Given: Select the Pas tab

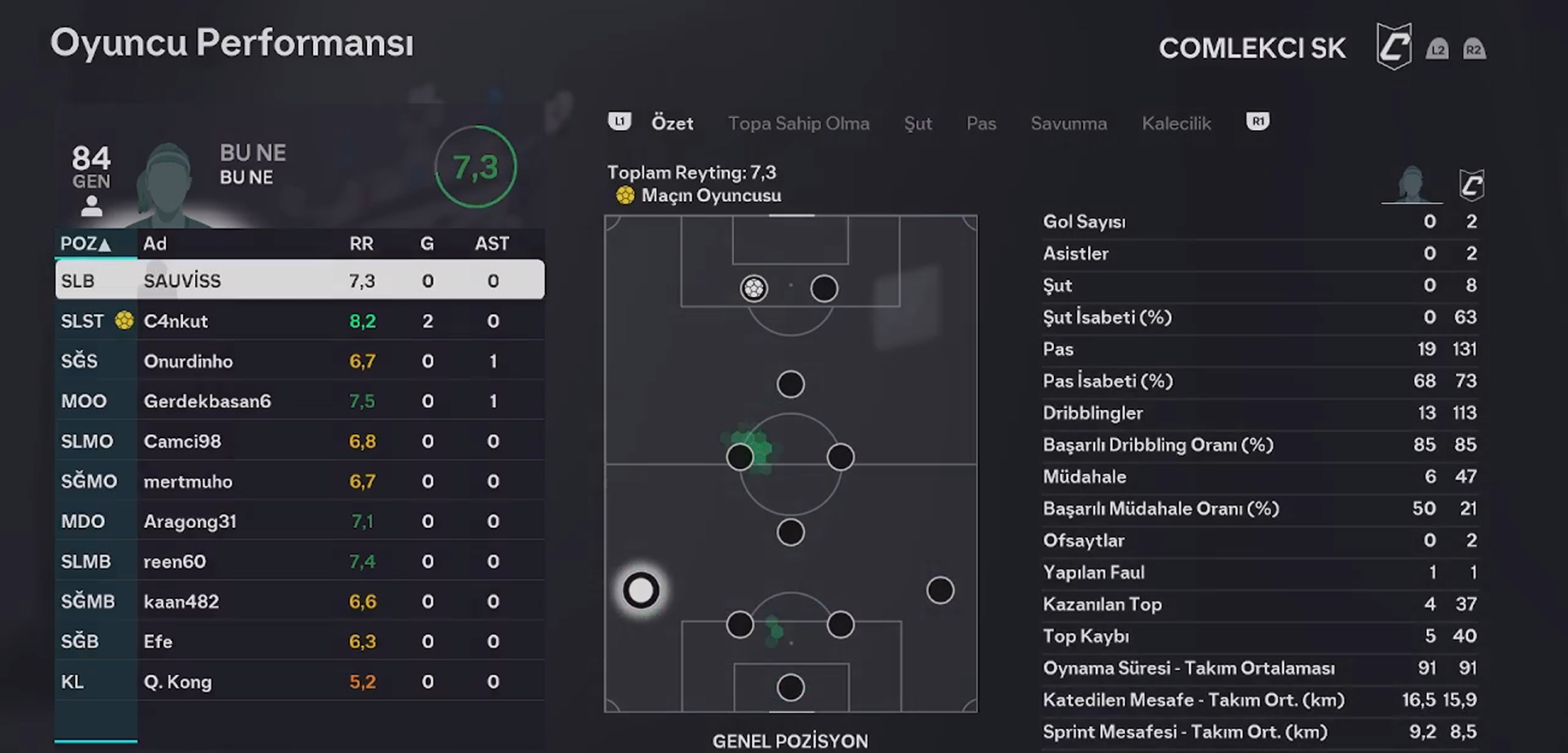Looking at the screenshot, I should click(x=981, y=123).
